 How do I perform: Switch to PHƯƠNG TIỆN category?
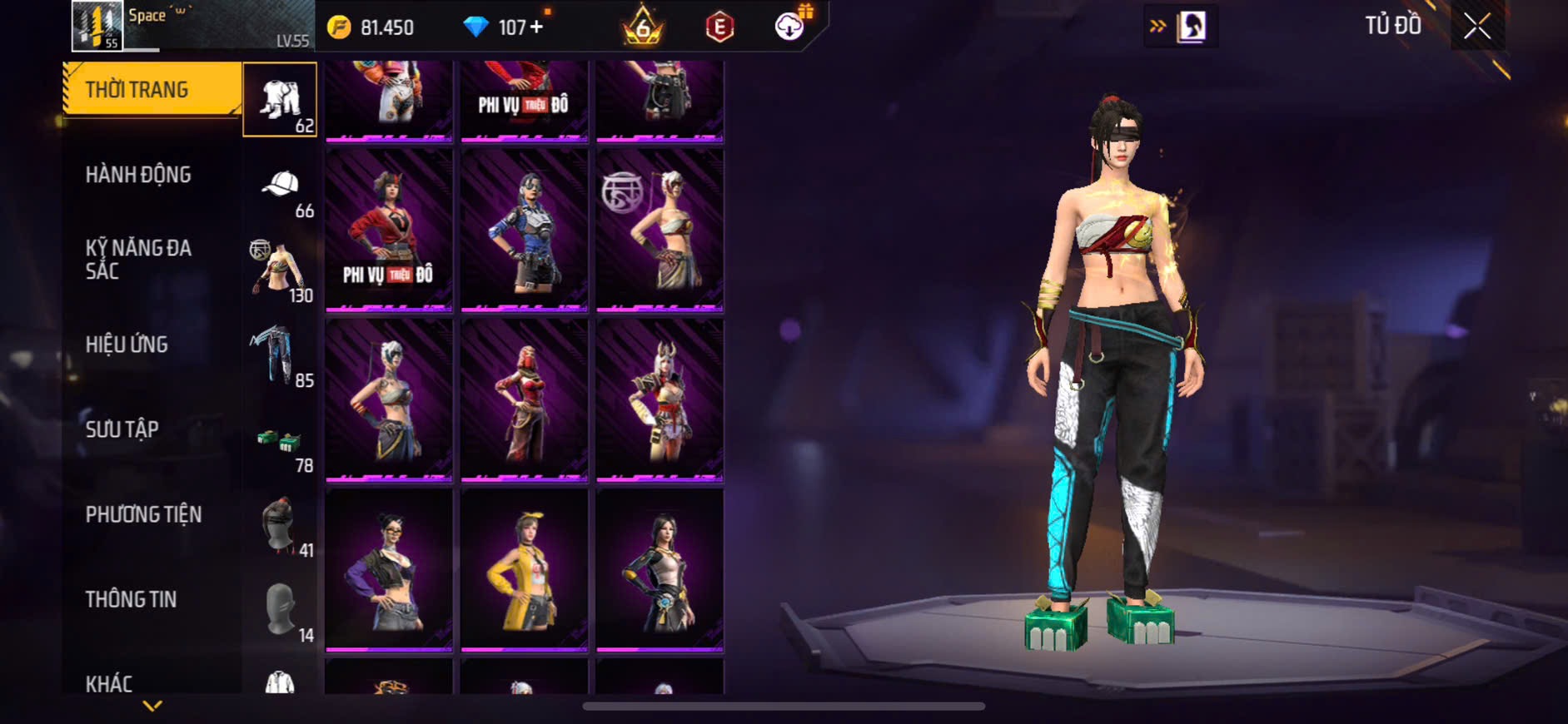tap(143, 514)
